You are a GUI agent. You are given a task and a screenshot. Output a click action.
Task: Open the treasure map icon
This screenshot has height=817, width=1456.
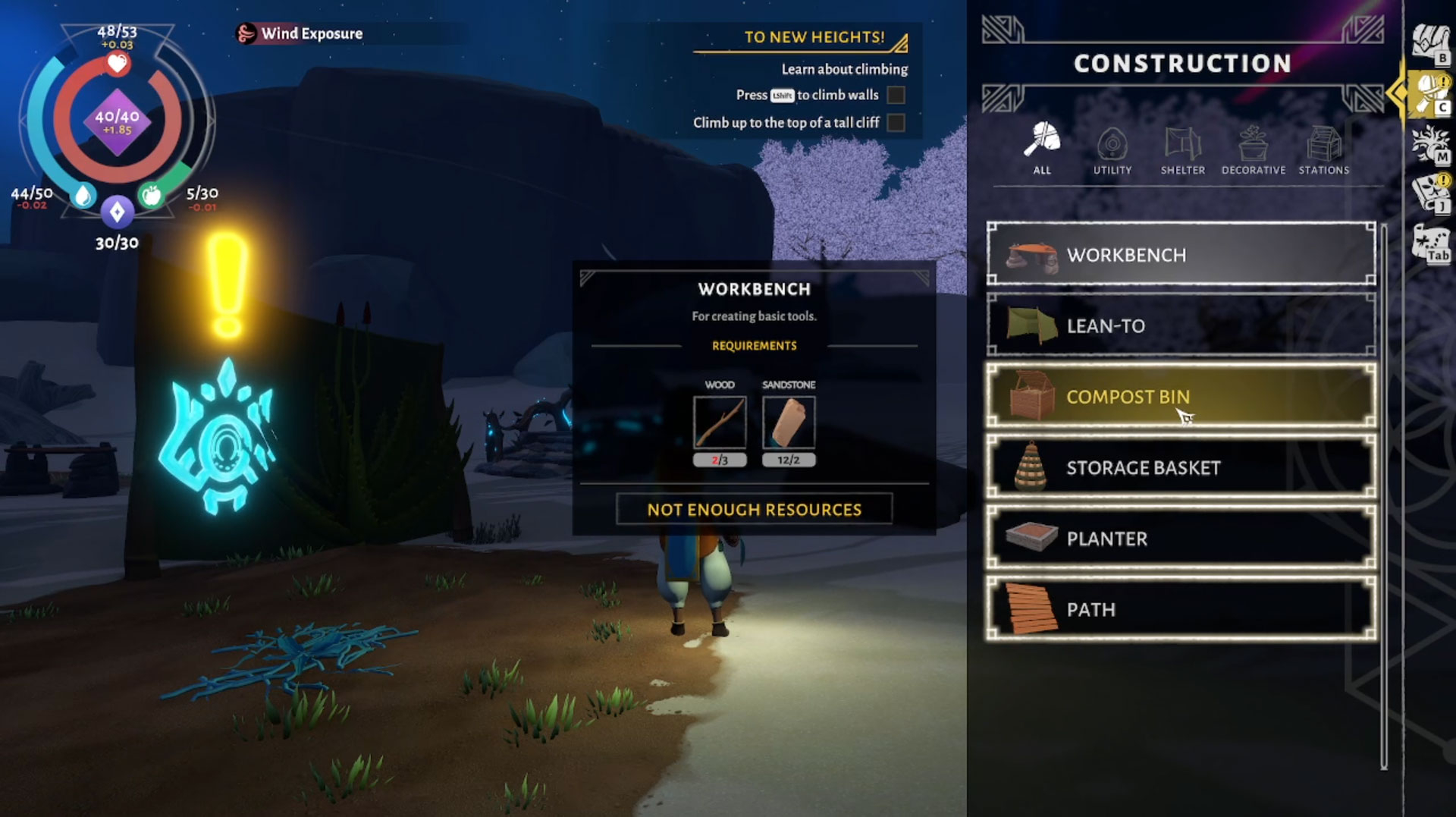click(x=1430, y=244)
